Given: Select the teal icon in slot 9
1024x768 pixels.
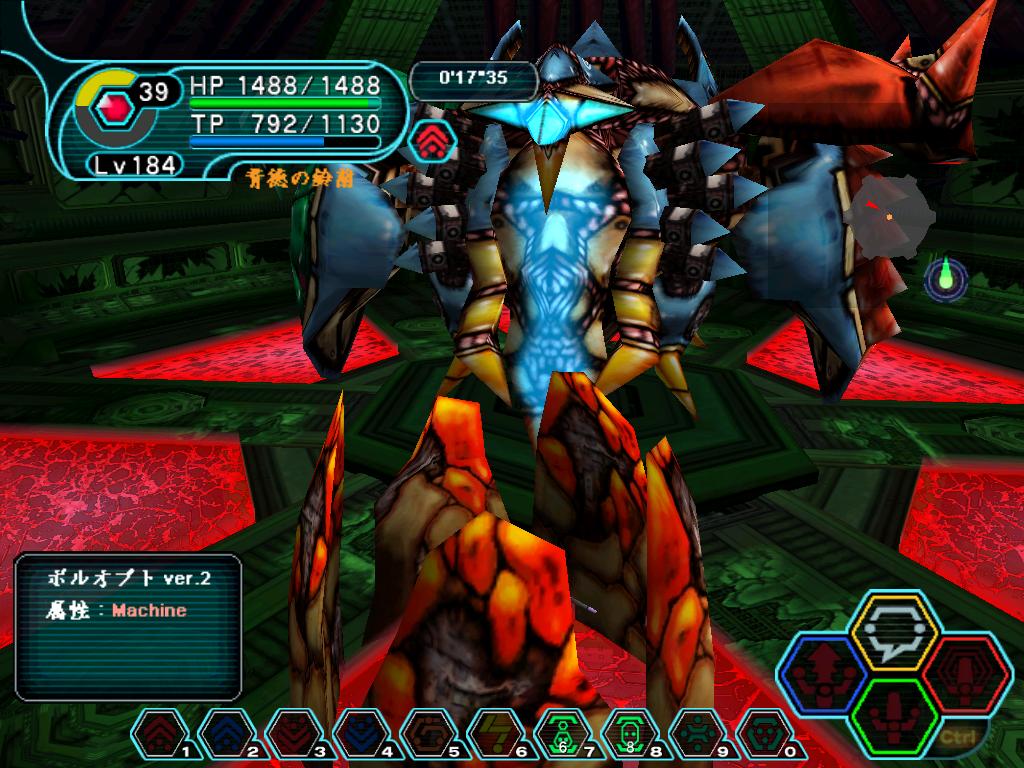Looking at the screenshot, I should click(694, 735).
